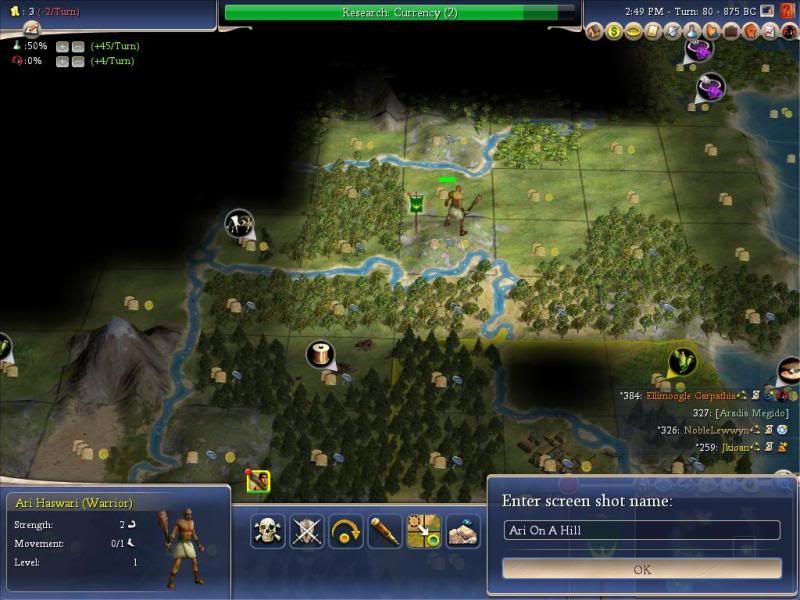Decrease the research rate percentage
The height and width of the screenshot is (600, 800).
click(76, 47)
